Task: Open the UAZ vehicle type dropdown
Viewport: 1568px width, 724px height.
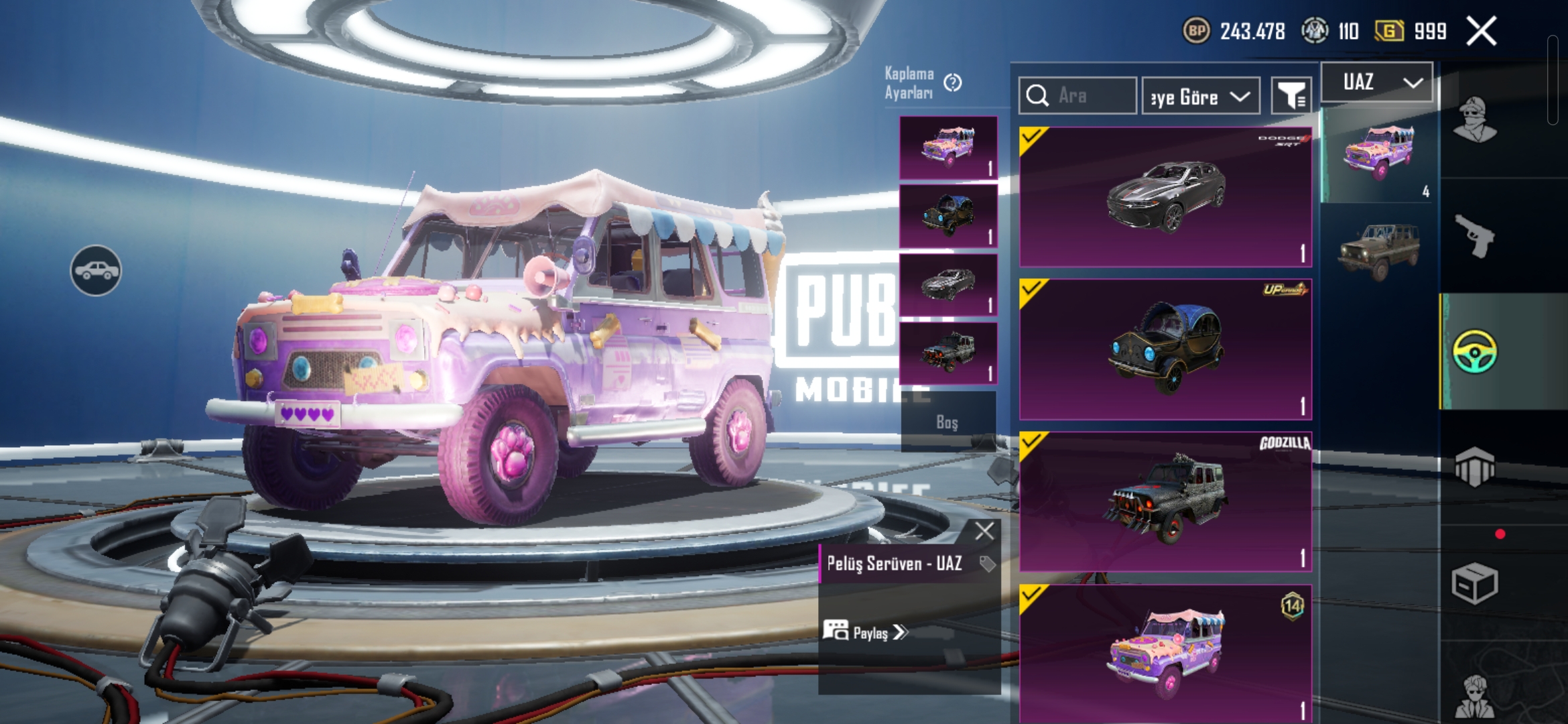Action: (1377, 82)
